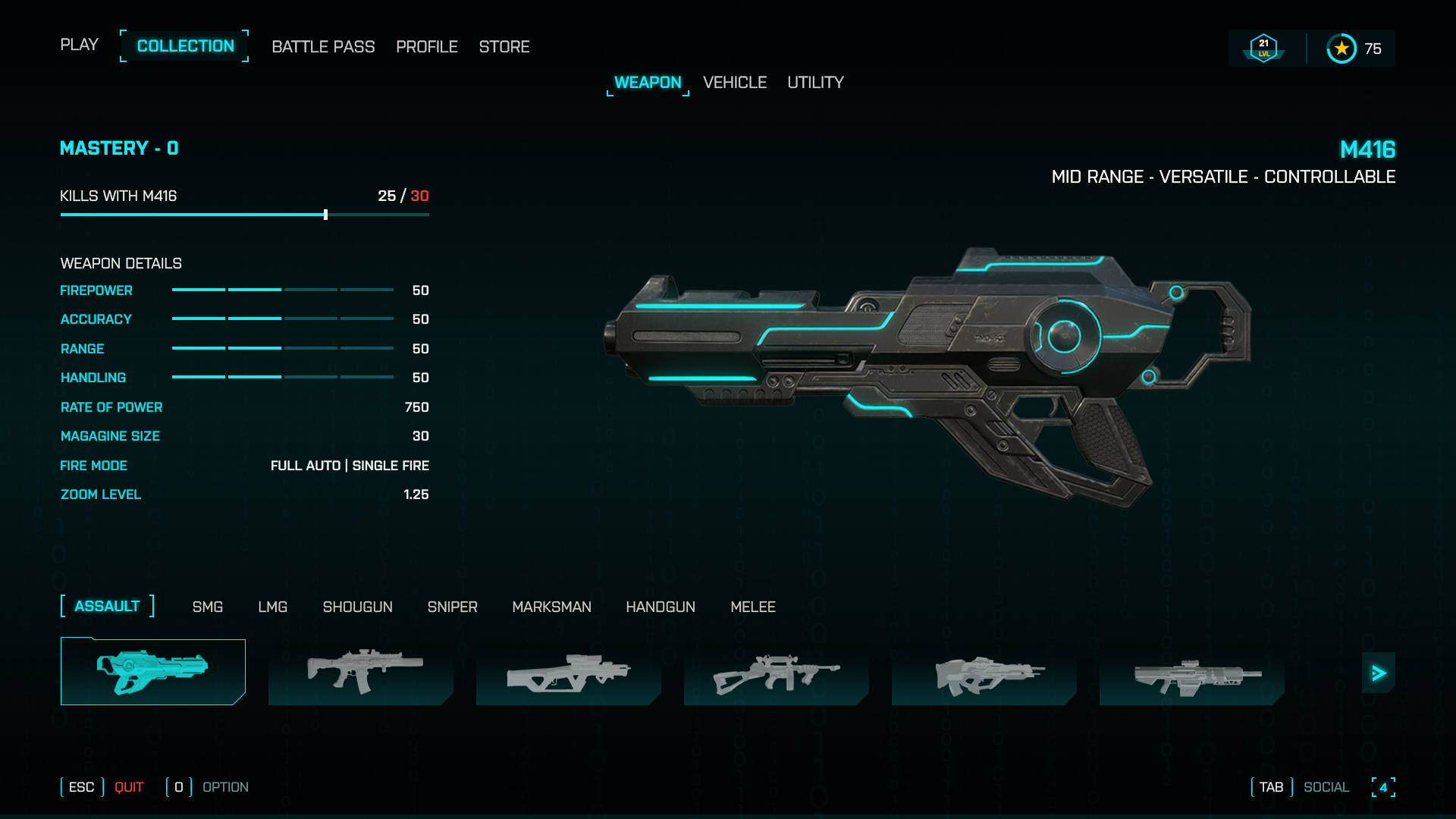Viewport: 1456px width, 819px height.
Task: Select the MARKSMAN weapon category
Action: point(552,607)
